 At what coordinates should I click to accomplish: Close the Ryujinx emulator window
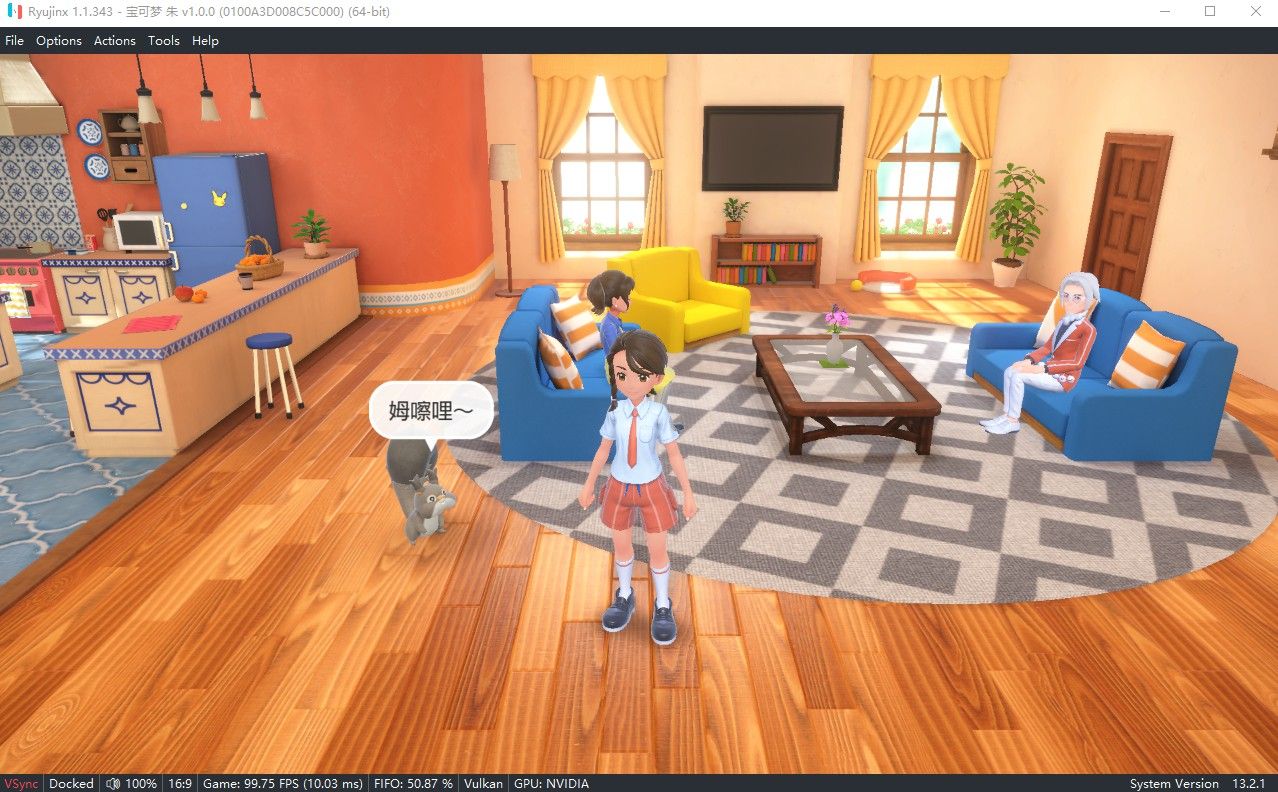click(1255, 11)
